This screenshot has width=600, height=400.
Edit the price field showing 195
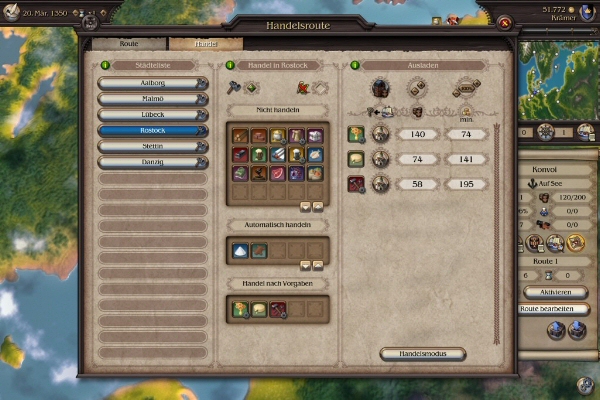(466, 183)
